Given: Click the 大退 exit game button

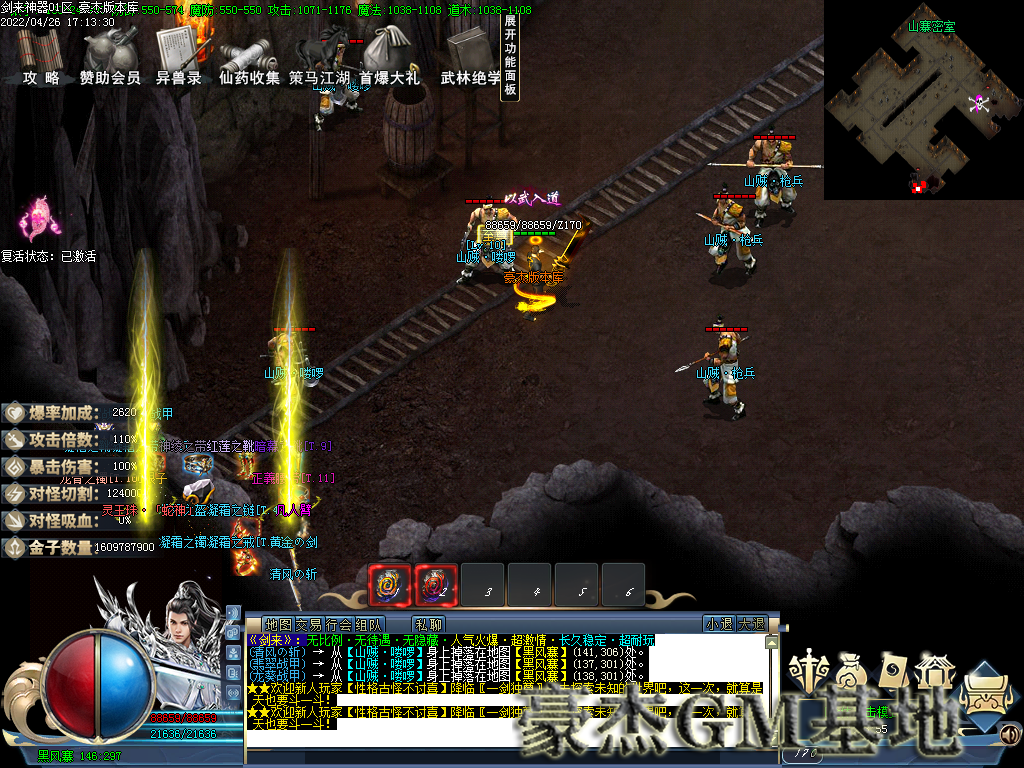Looking at the screenshot, I should tap(751, 624).
